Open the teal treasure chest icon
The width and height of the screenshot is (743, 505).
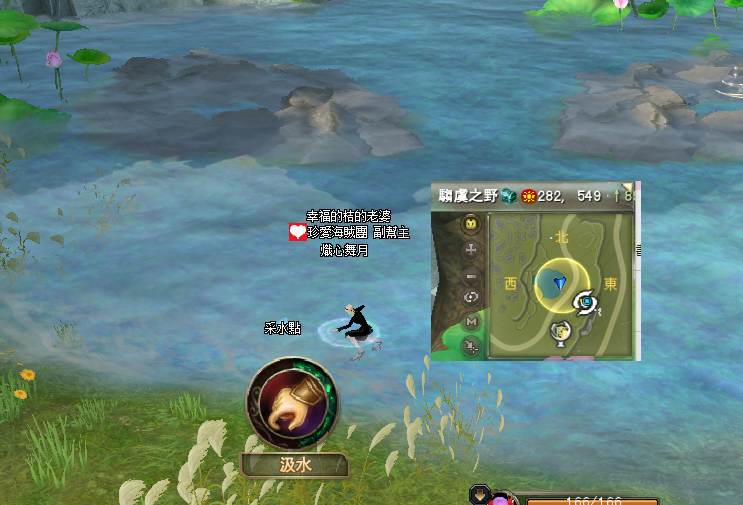point(509,195)
